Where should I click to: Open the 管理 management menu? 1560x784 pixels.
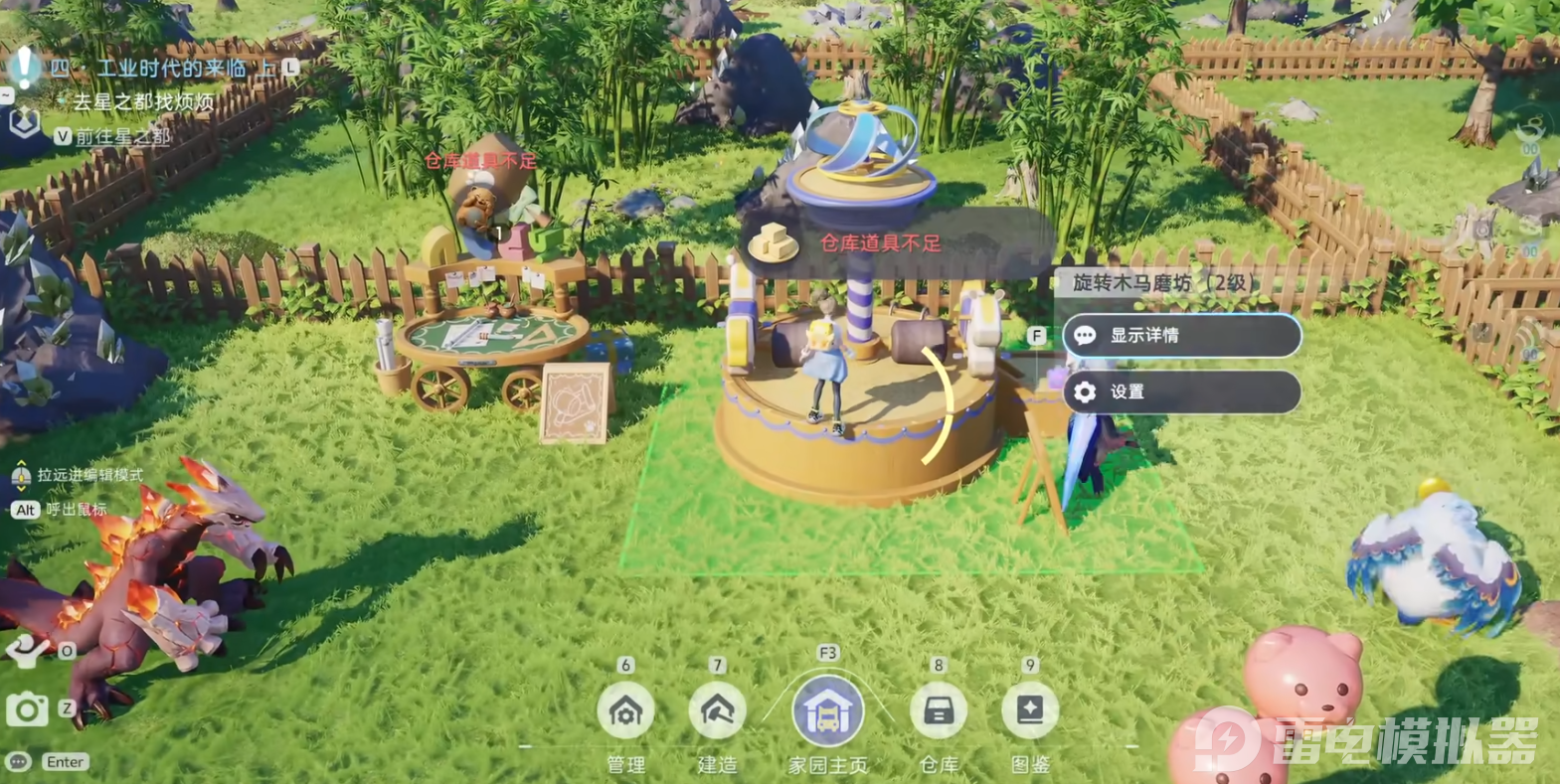pyautogui.click(x=625, y=710)
